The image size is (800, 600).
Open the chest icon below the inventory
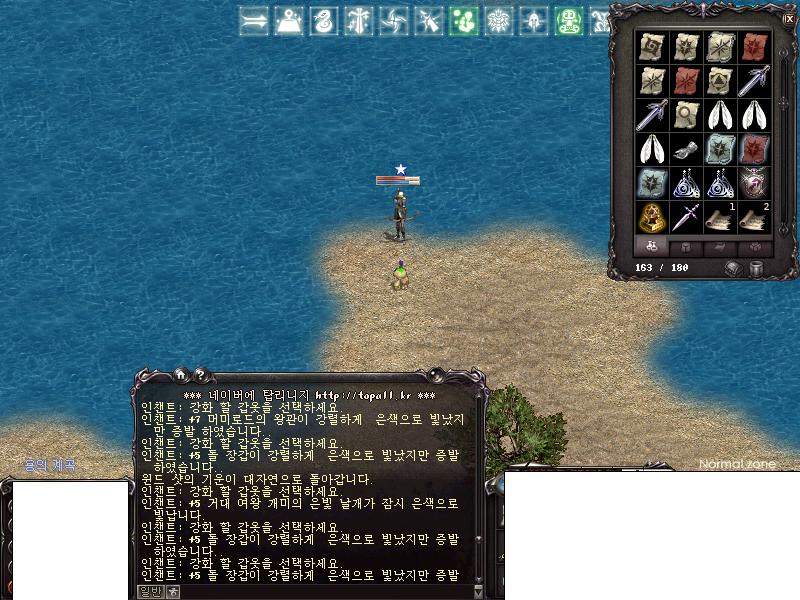pyautogui.click(x=734, y=268)
